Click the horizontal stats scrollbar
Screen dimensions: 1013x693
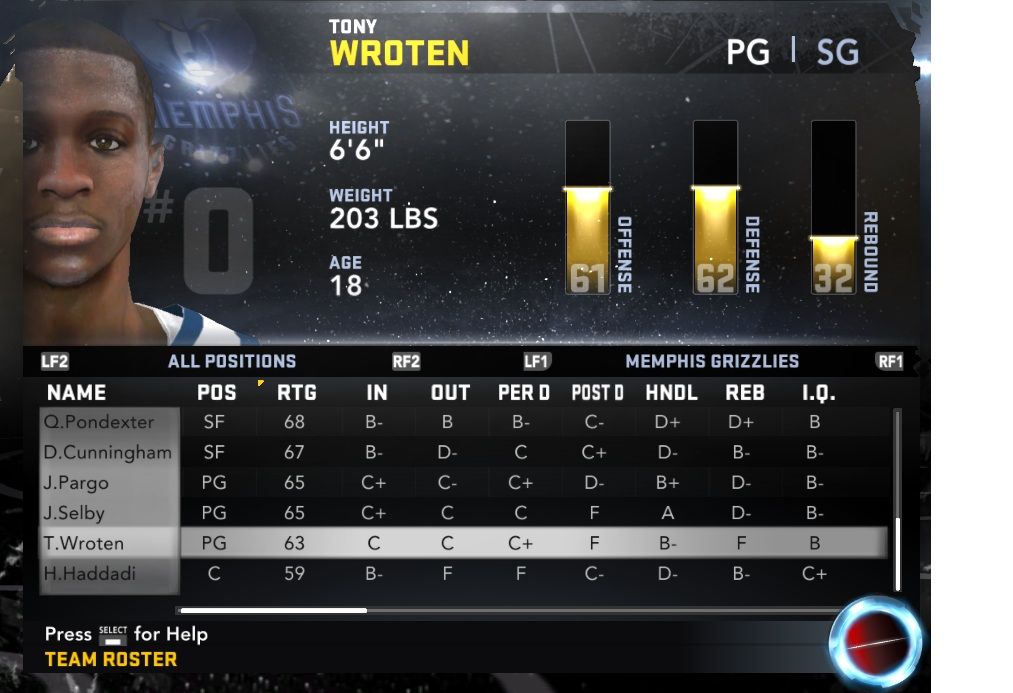point(273,610)
